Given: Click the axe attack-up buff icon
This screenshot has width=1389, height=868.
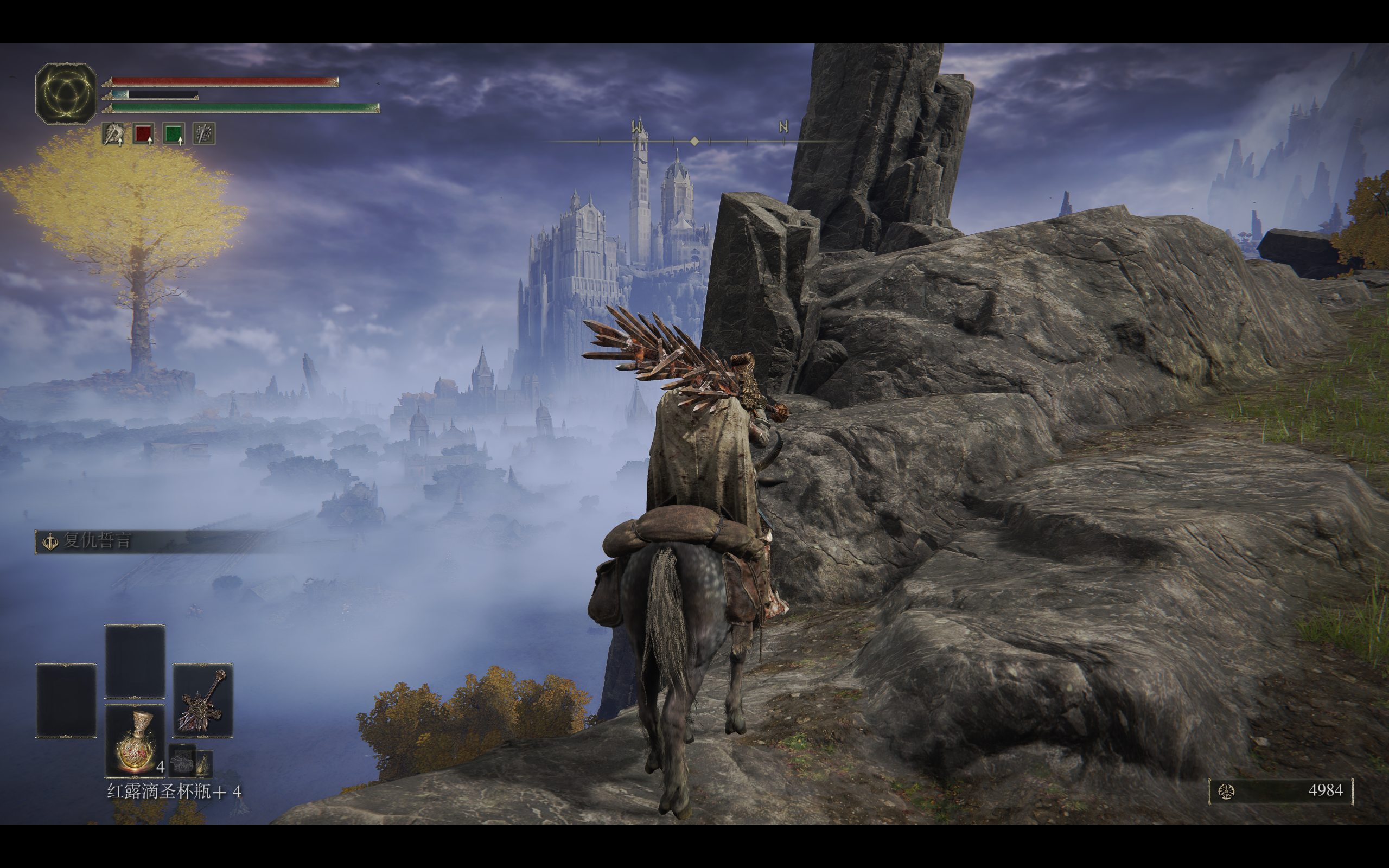Looking at the screenshot, I should coord(113,134).
